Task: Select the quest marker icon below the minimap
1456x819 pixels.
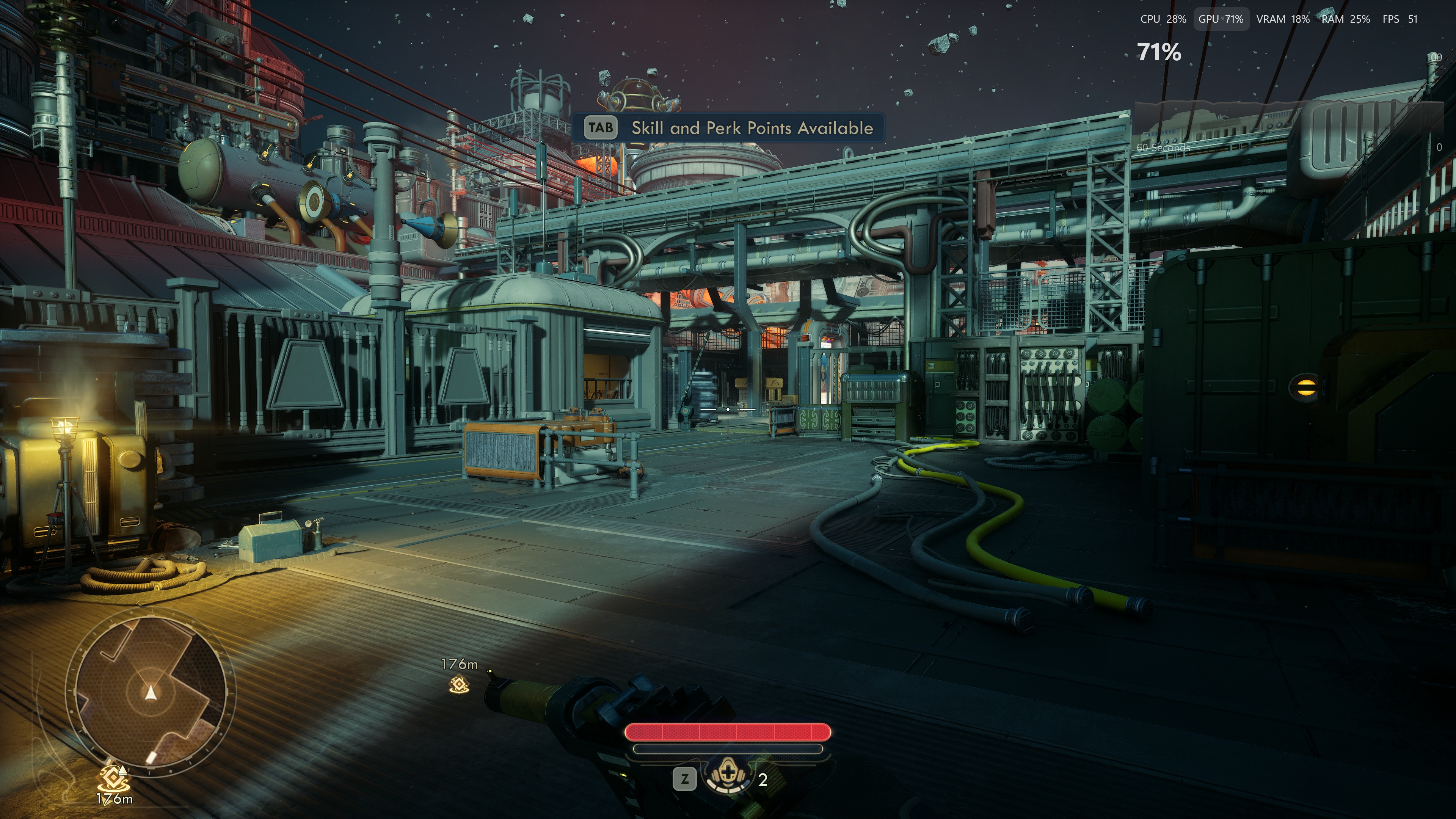Action: click(x=114, y=780)
